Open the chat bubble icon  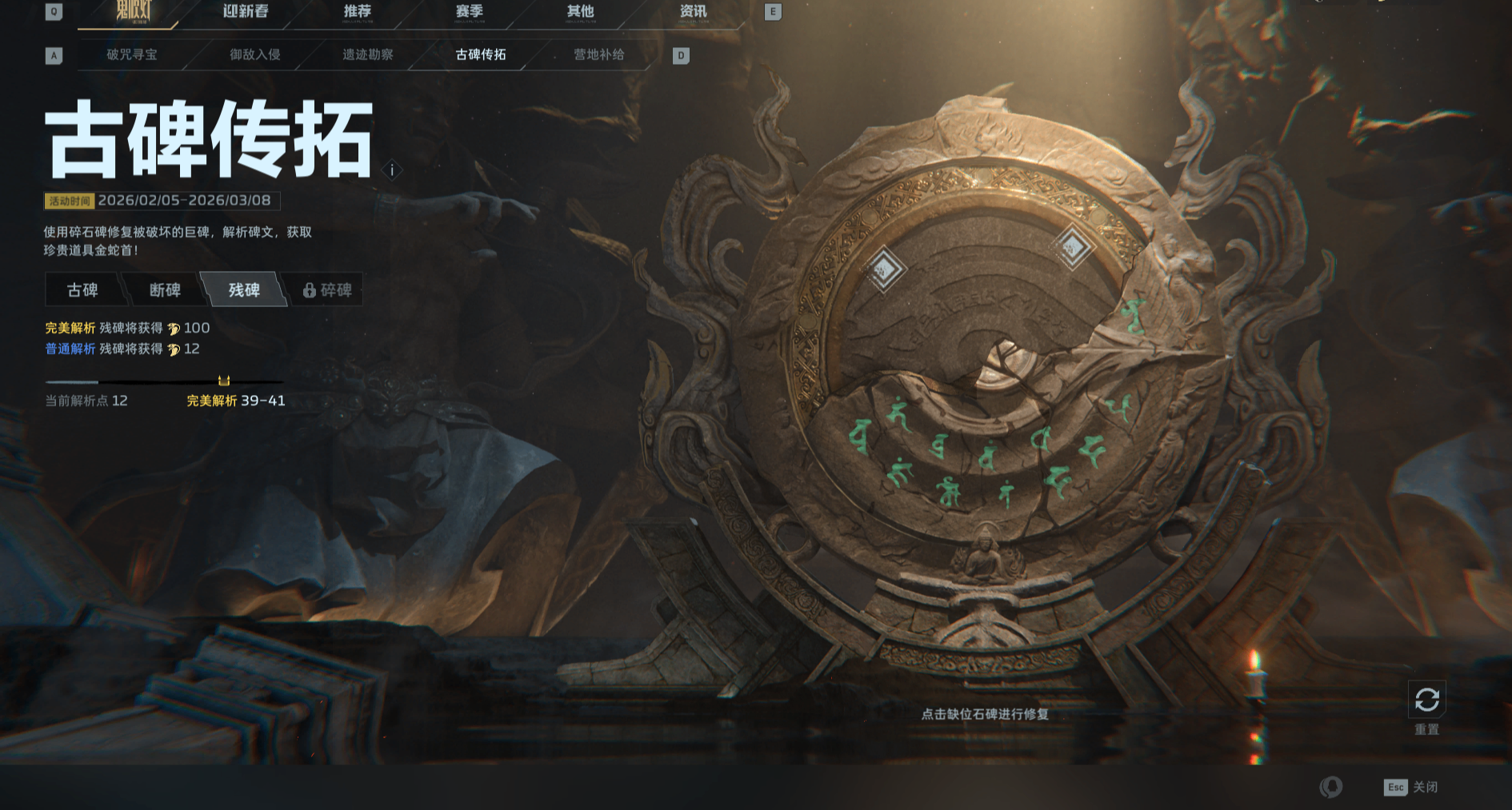click(1331, 787)
